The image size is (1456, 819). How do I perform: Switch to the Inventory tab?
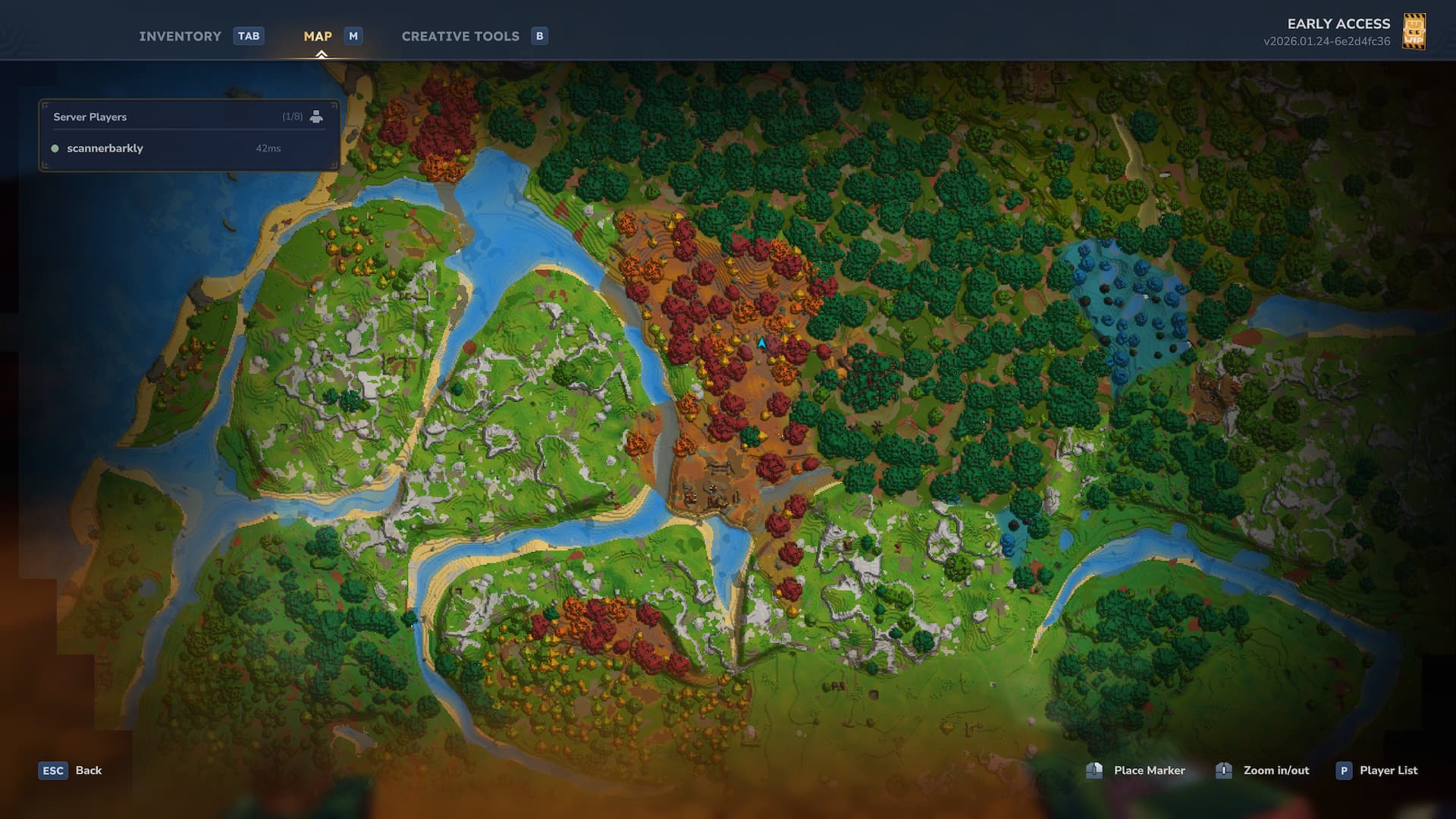(180, 36)
